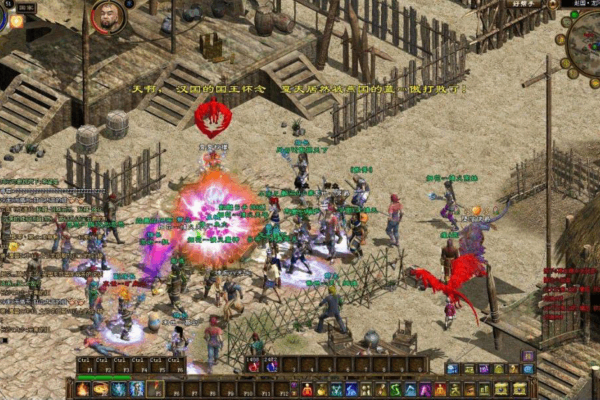Use the red potion in the hotbar
Viewport: 600px width, 400px height.
coord(307,389)
